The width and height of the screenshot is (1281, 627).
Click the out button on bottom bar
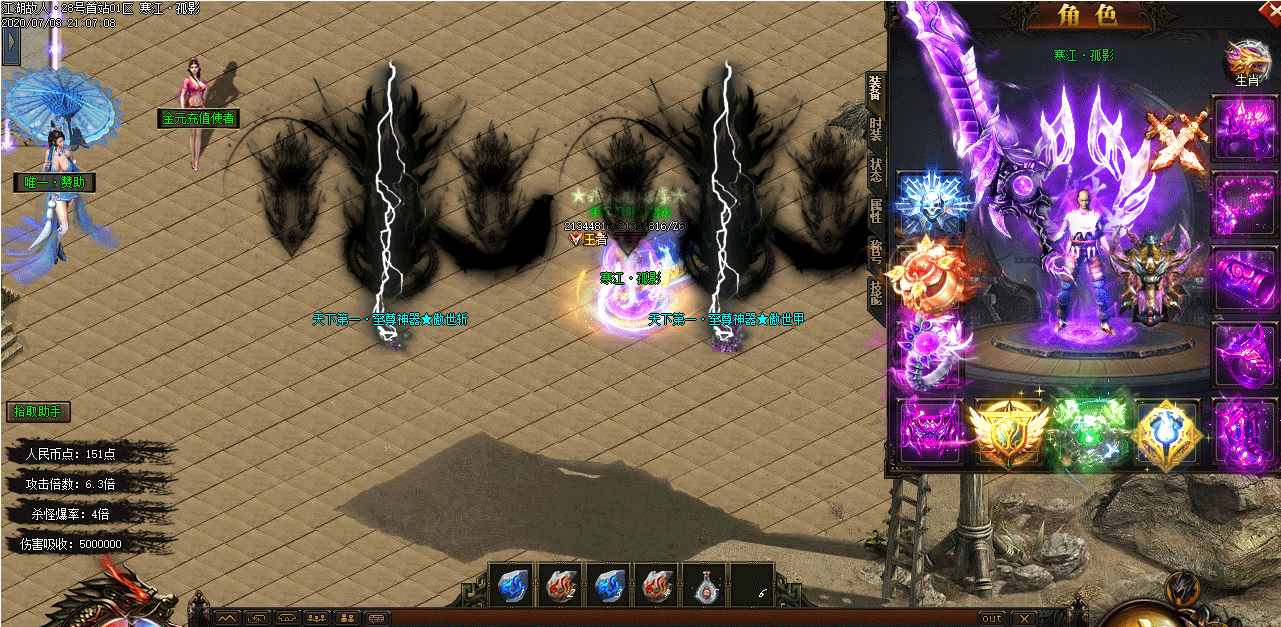(991, 618)
